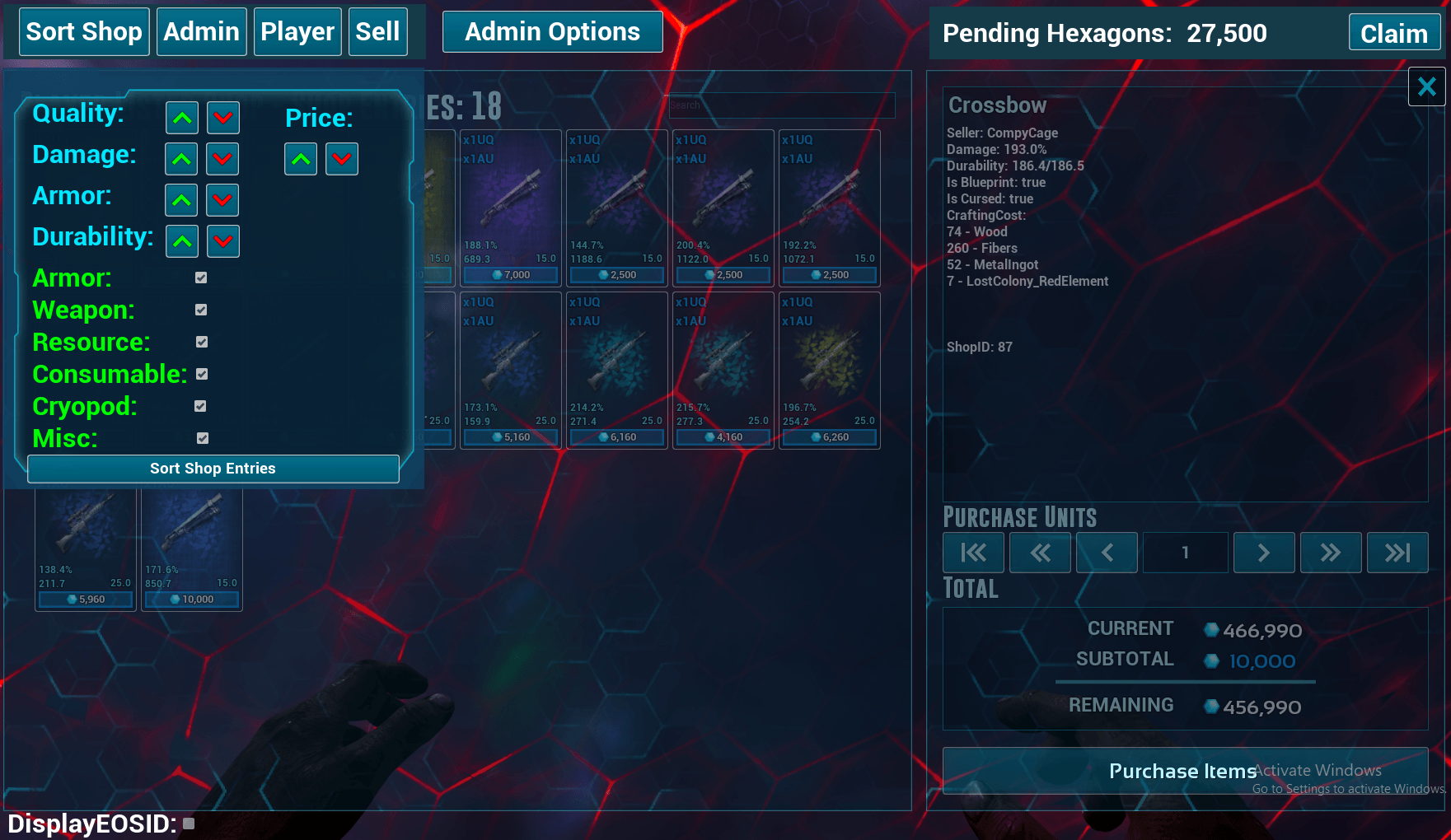Sort Durability ascending with green arrow

coord(182,241)
